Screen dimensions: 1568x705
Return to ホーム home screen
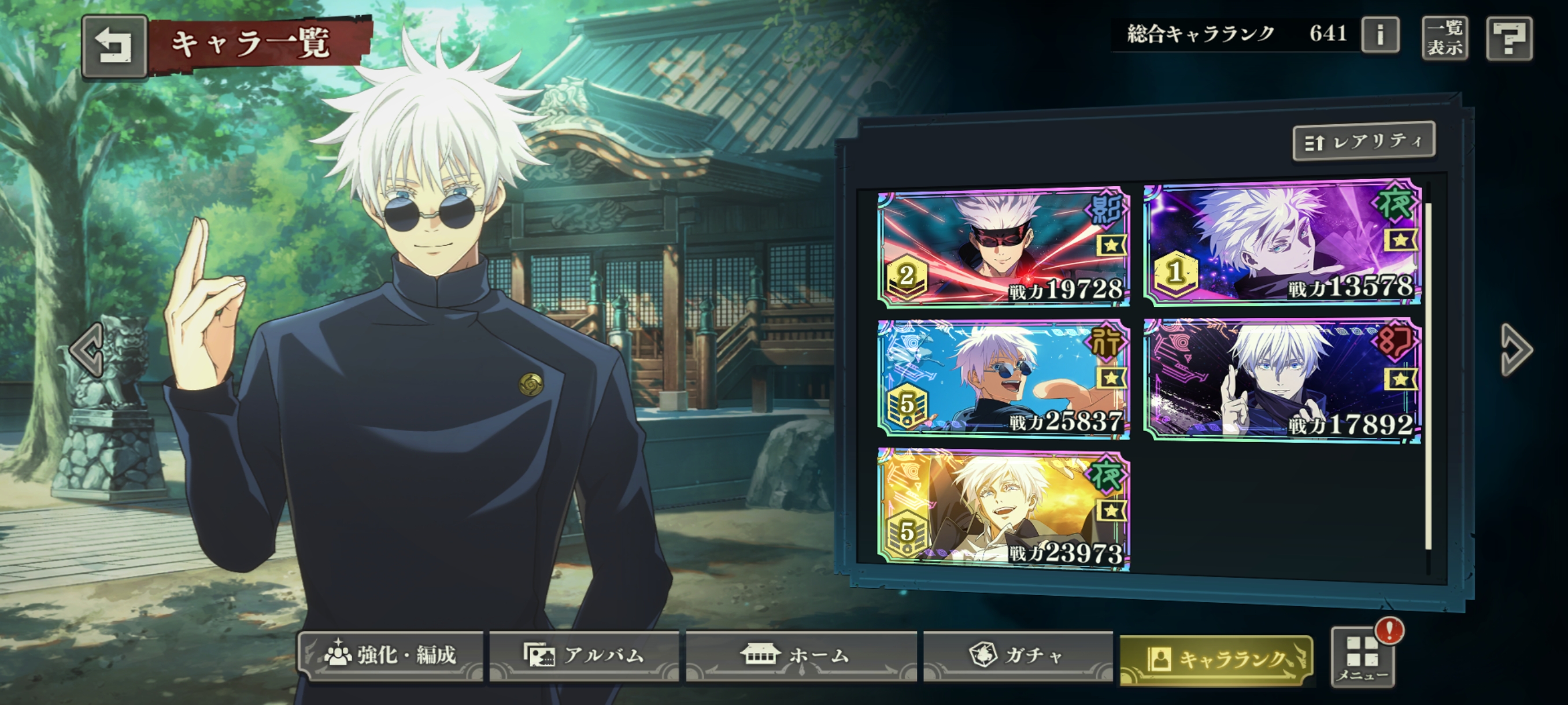coord(800,656)
